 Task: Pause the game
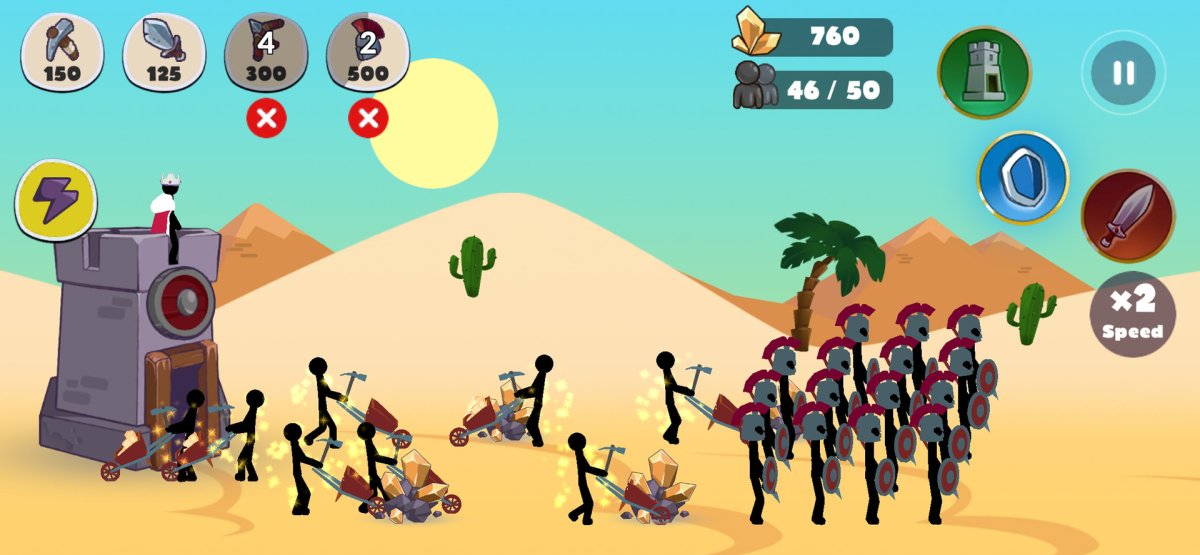(1123, 73)
